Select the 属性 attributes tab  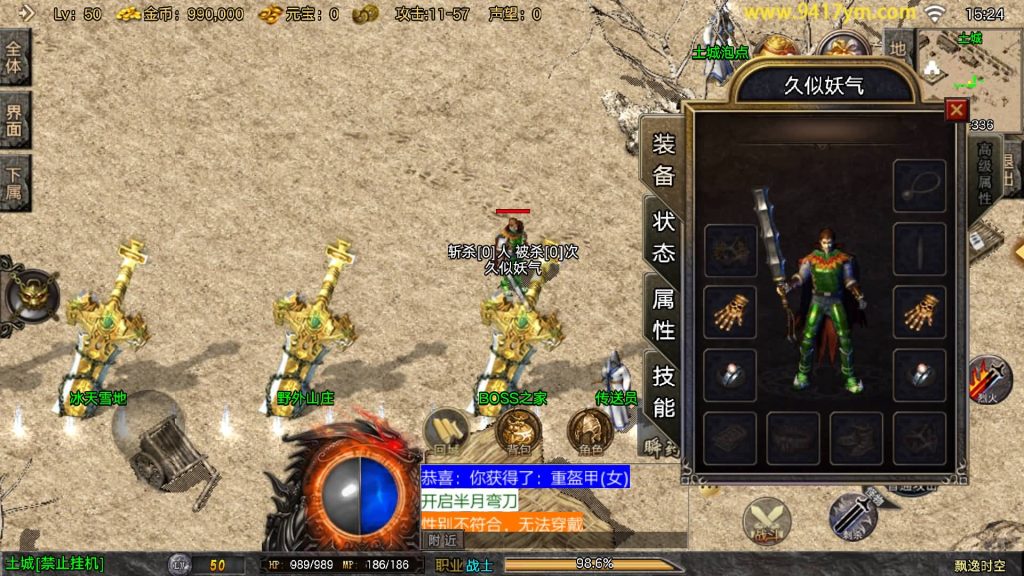click(x=664, y=313)
